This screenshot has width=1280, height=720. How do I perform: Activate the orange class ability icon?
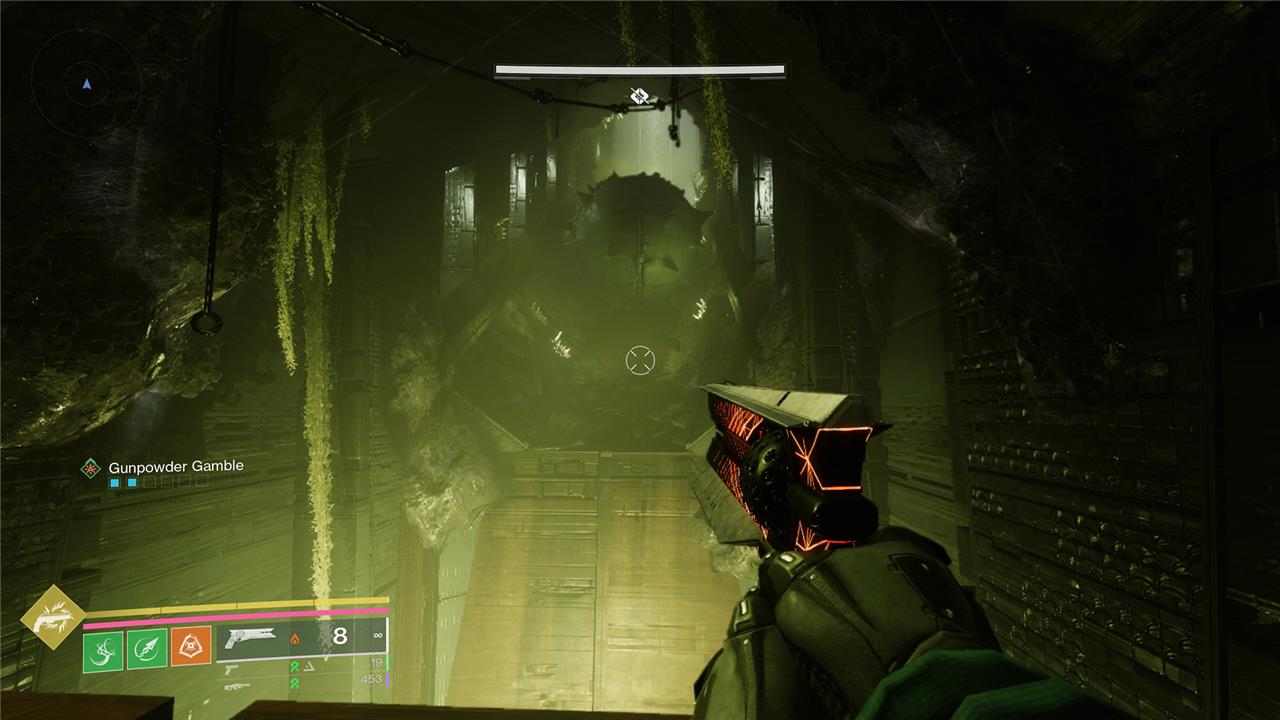pyautogui.click(x=191, y=648)
